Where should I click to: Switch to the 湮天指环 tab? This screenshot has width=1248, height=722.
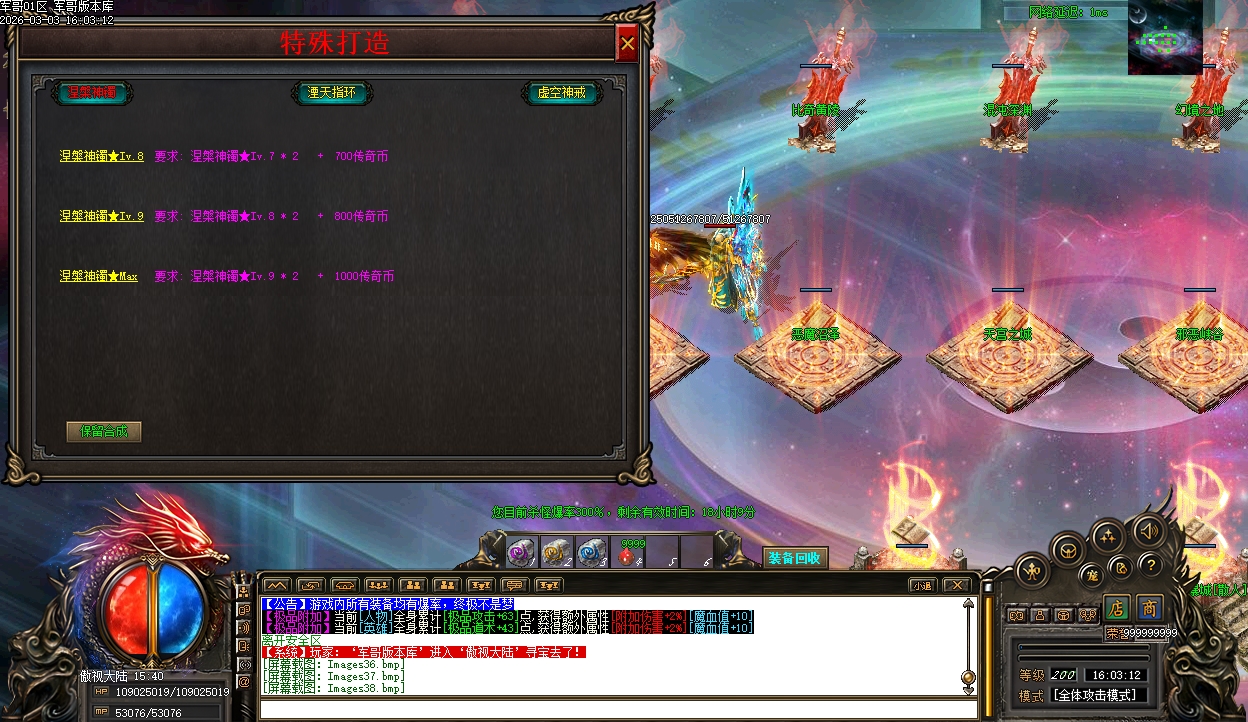(x=331, y=93)
